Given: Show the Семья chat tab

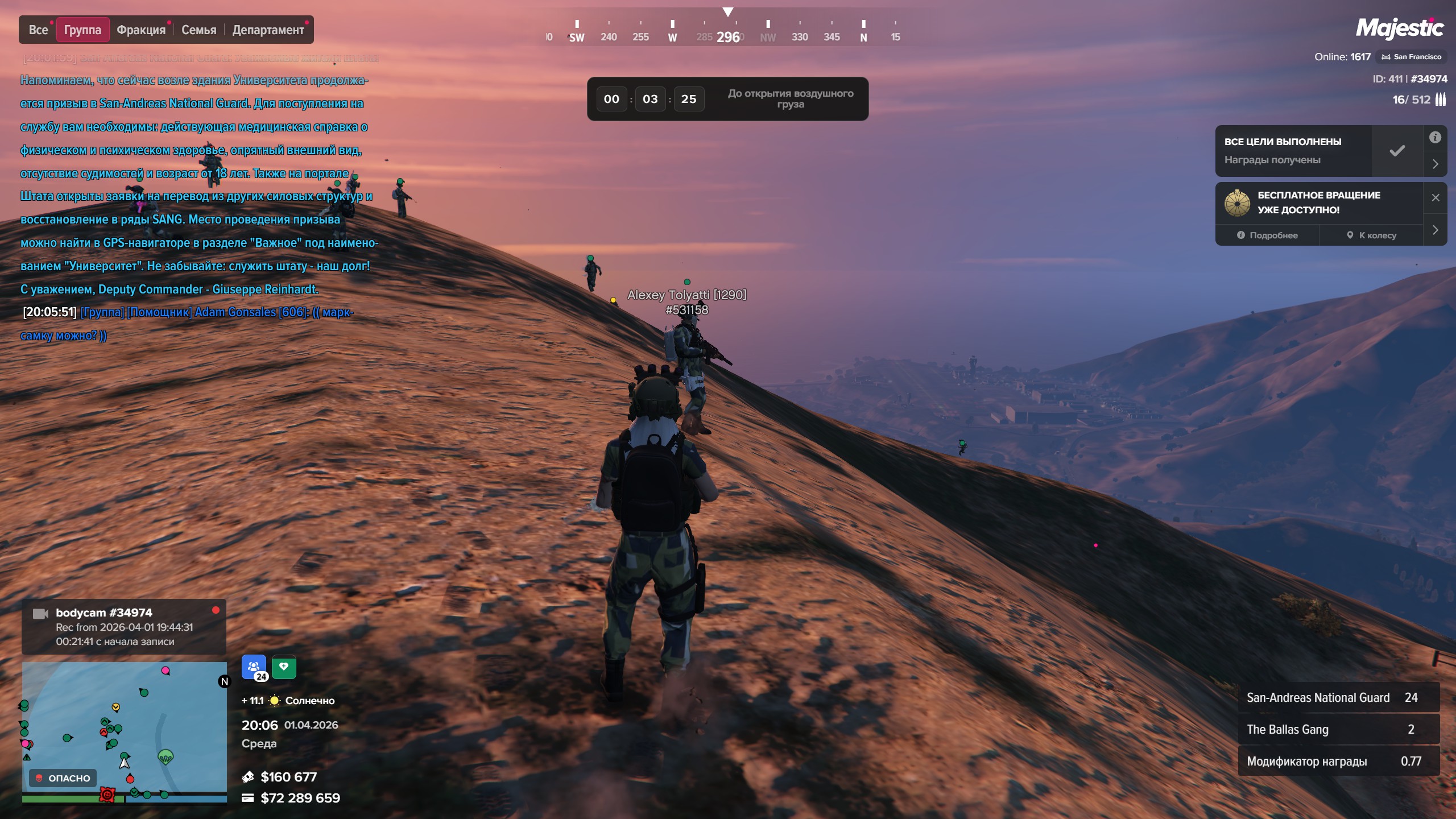Looking at the screenshot, I should click(198, 30).
